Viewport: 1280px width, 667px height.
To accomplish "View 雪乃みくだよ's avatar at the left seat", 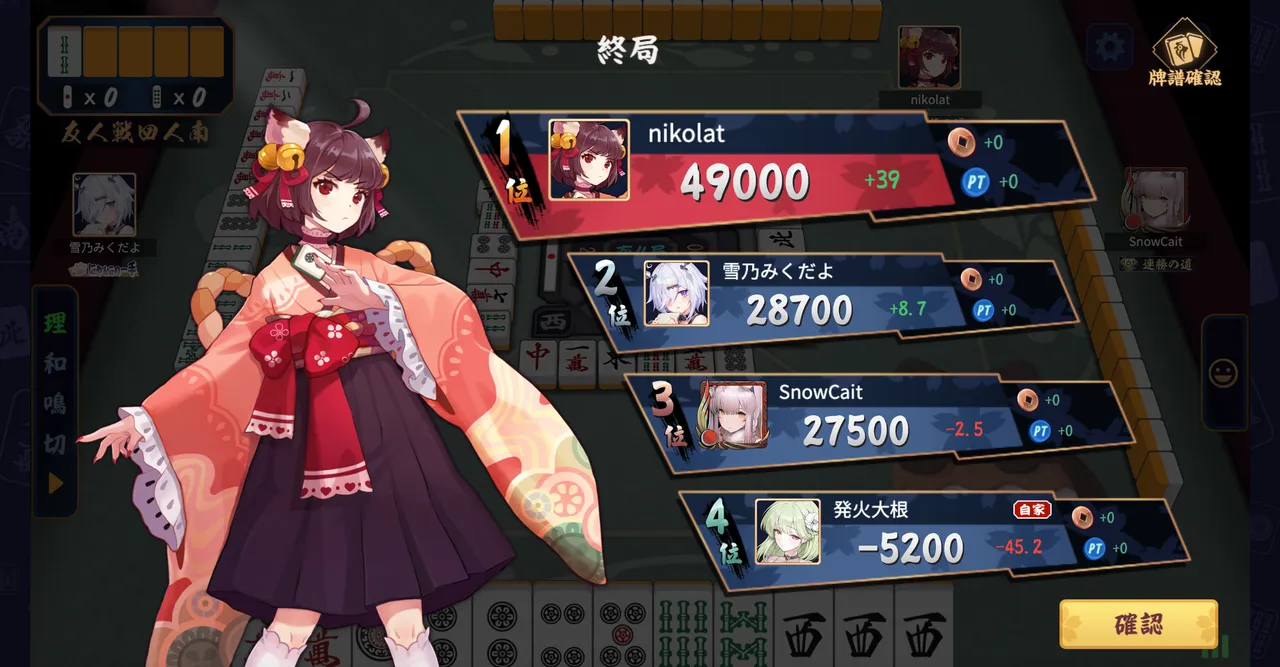I will (104, 205).
